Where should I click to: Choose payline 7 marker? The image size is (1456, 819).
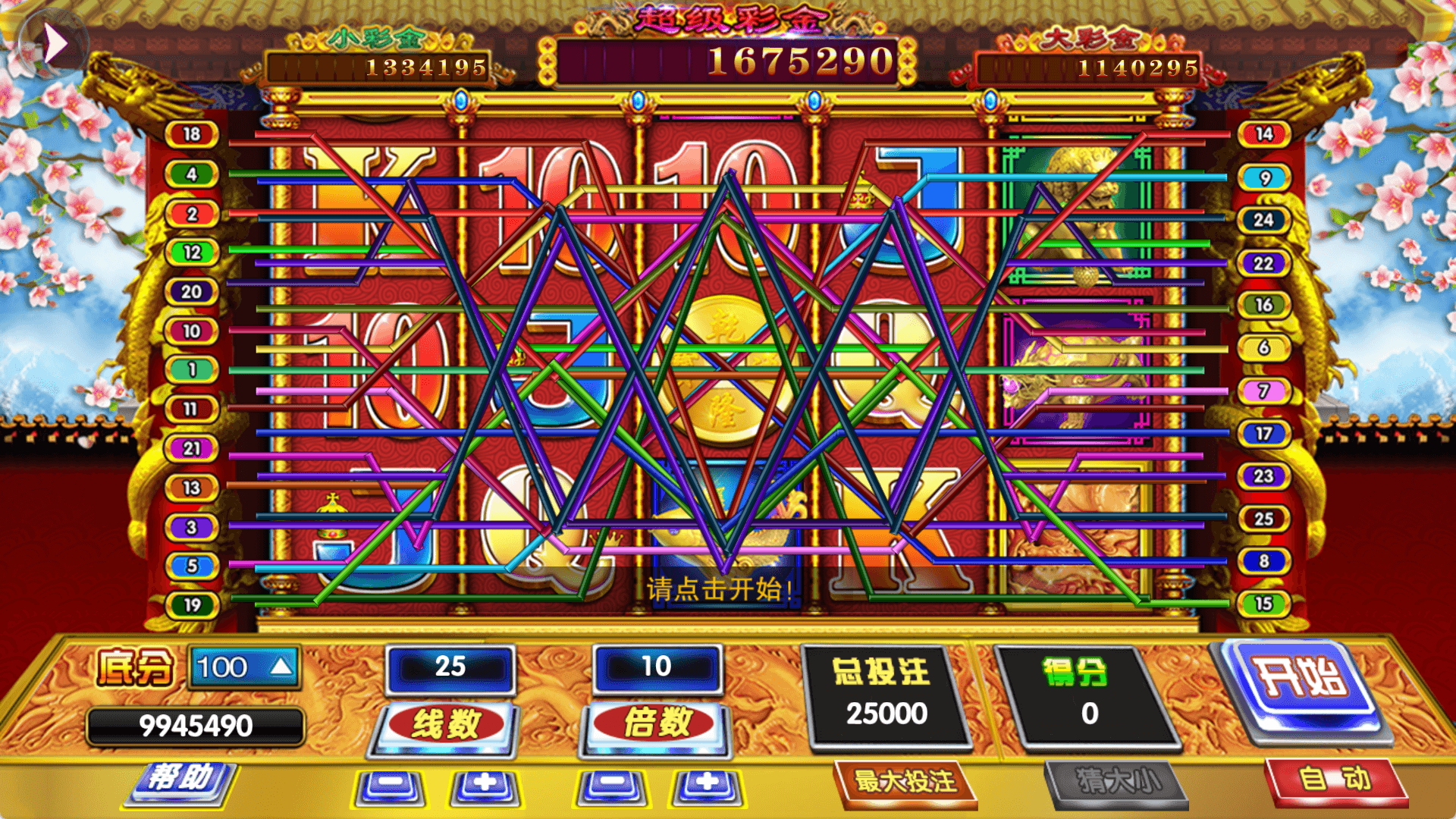(x=1263, y=391)
